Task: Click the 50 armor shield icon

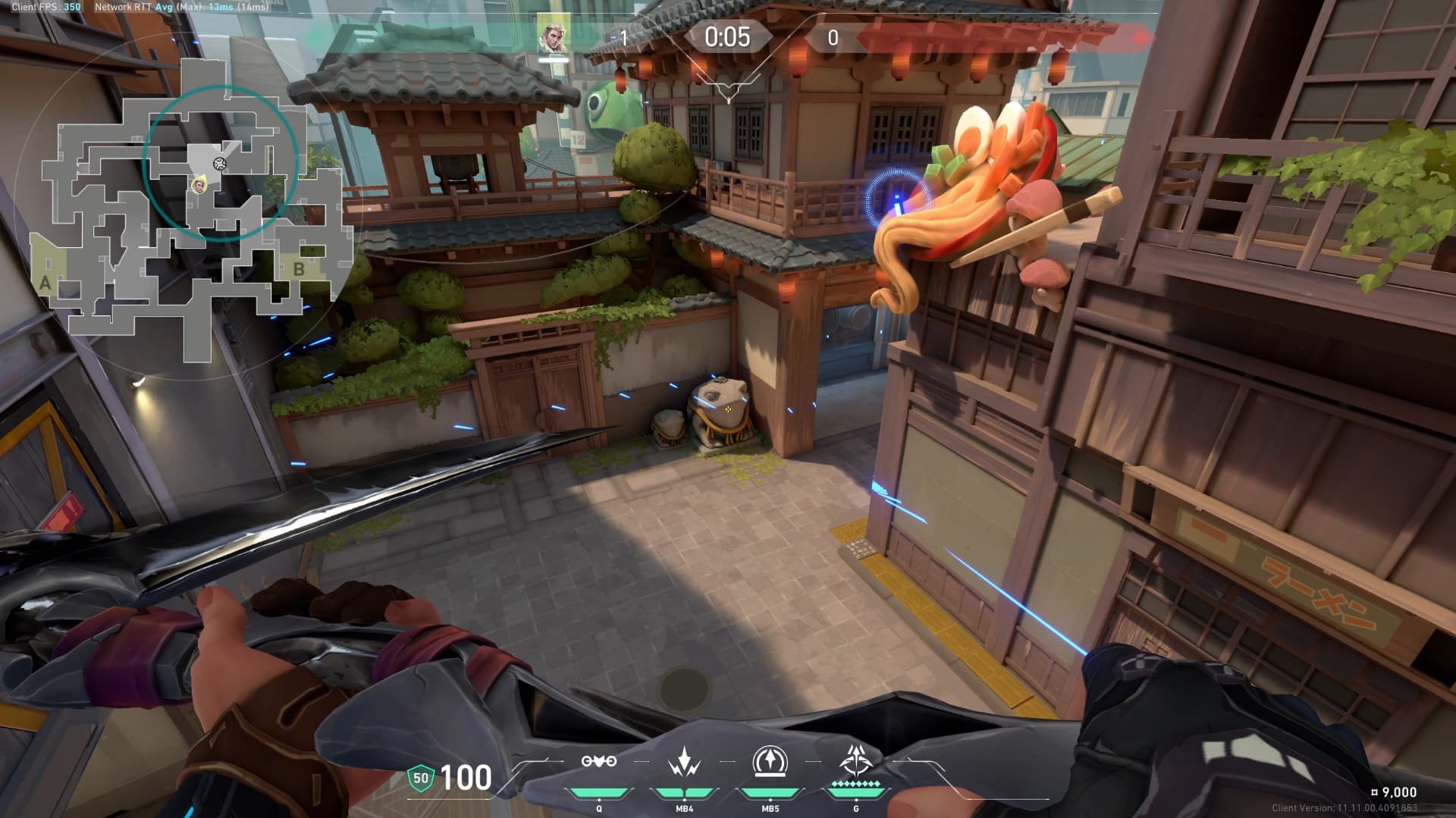Action: click(x=420, y=778)
